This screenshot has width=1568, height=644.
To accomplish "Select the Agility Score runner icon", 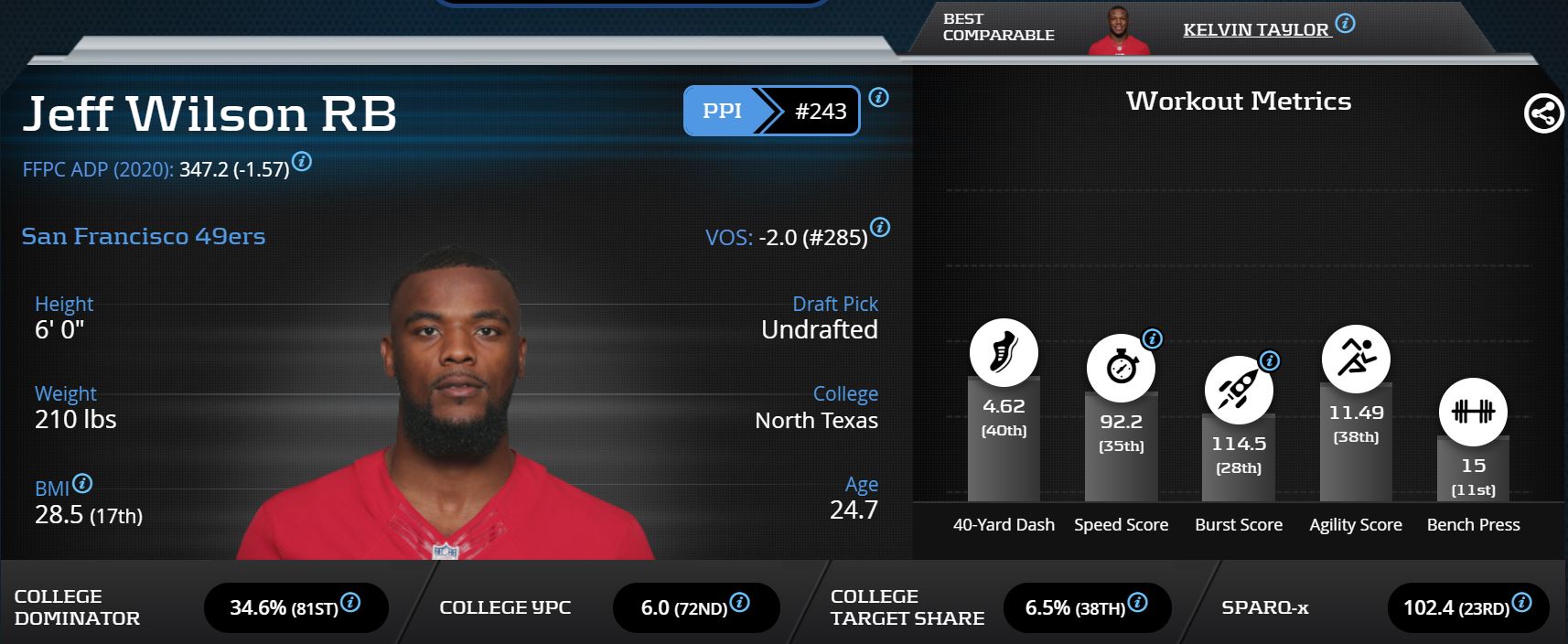I will point(1356,358).
